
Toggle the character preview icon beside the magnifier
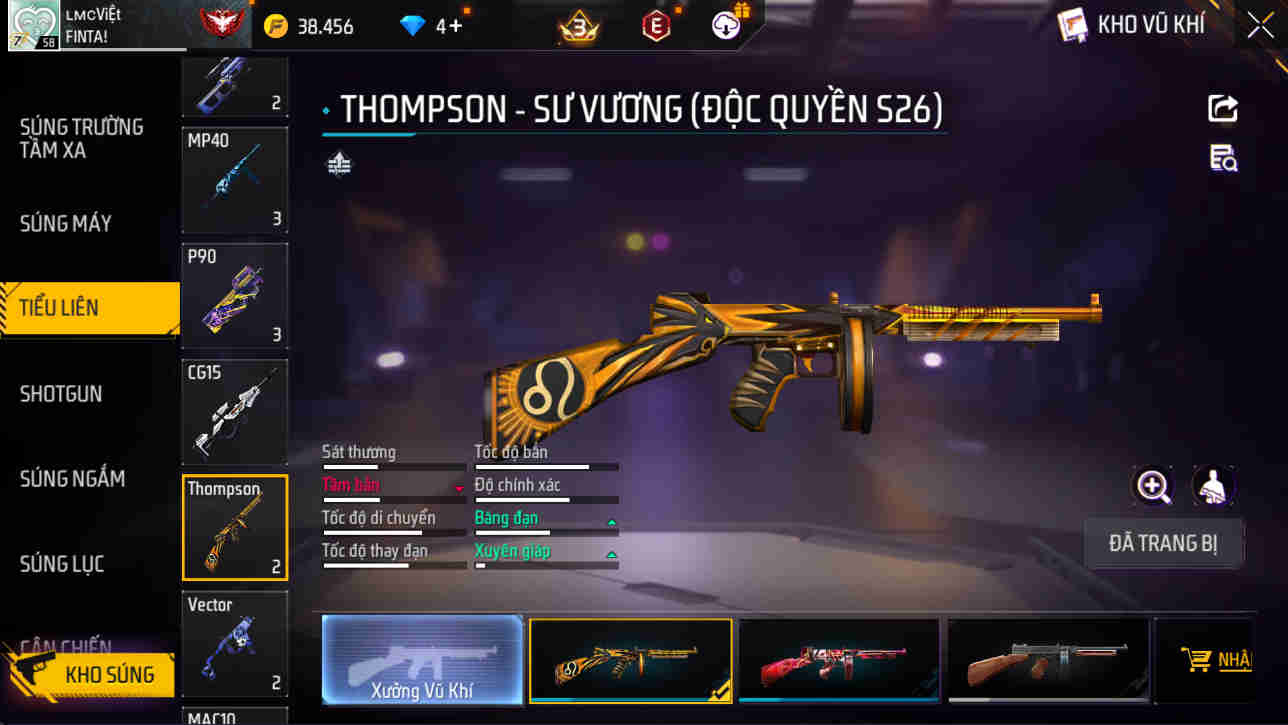coord(1212,487)
